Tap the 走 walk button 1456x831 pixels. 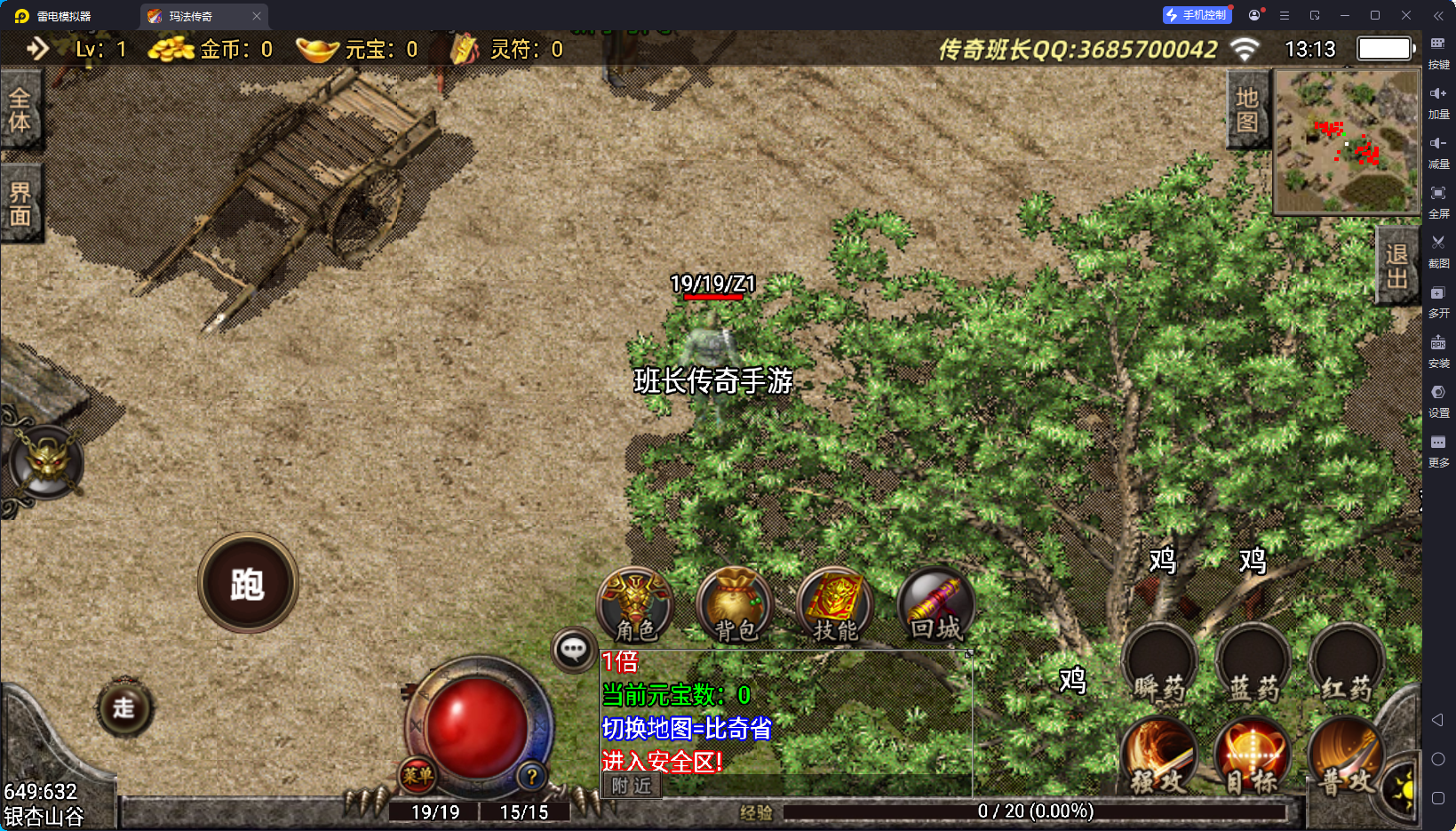point(123,707)
